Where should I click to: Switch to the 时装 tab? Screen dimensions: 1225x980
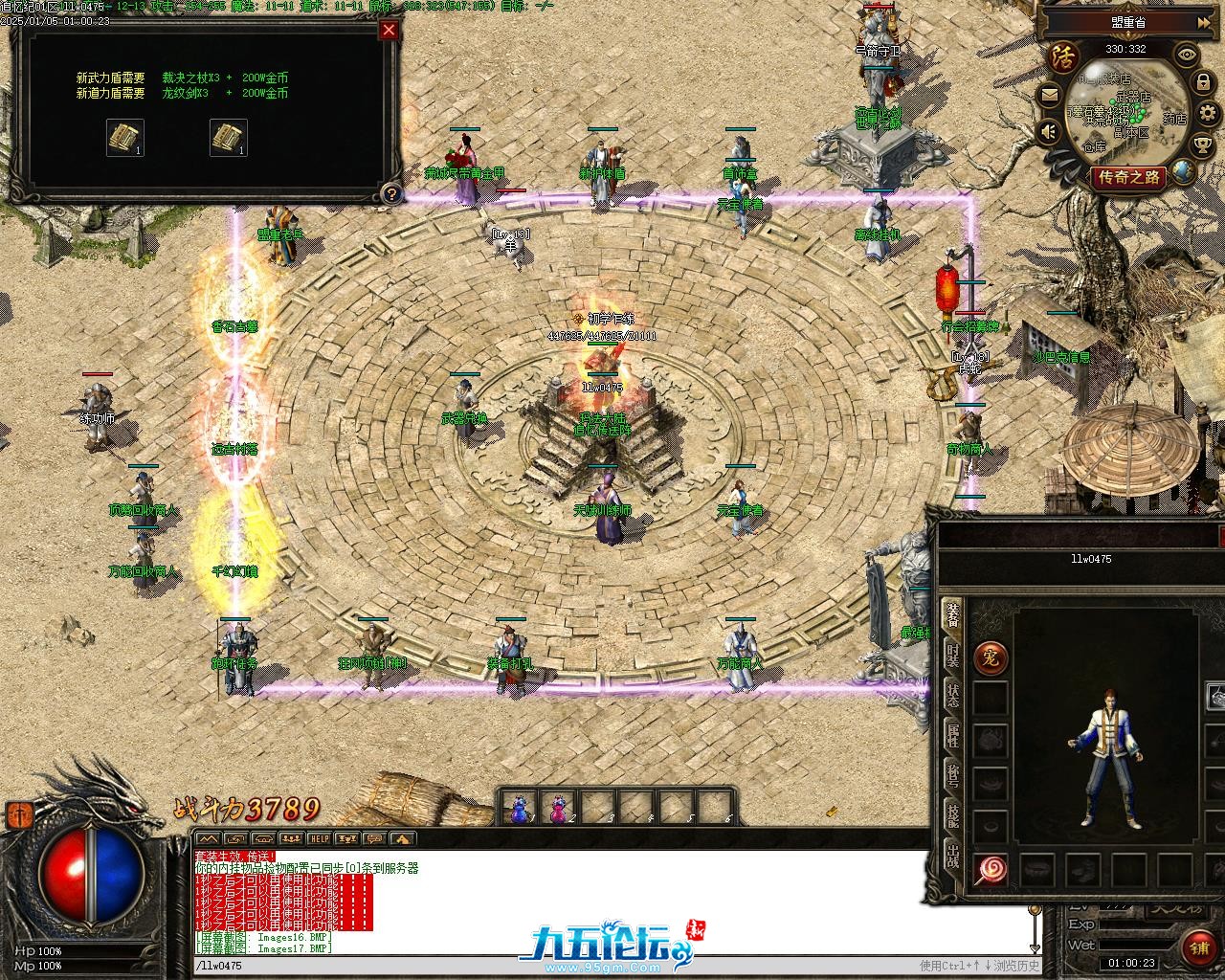[x=952, y=656]
